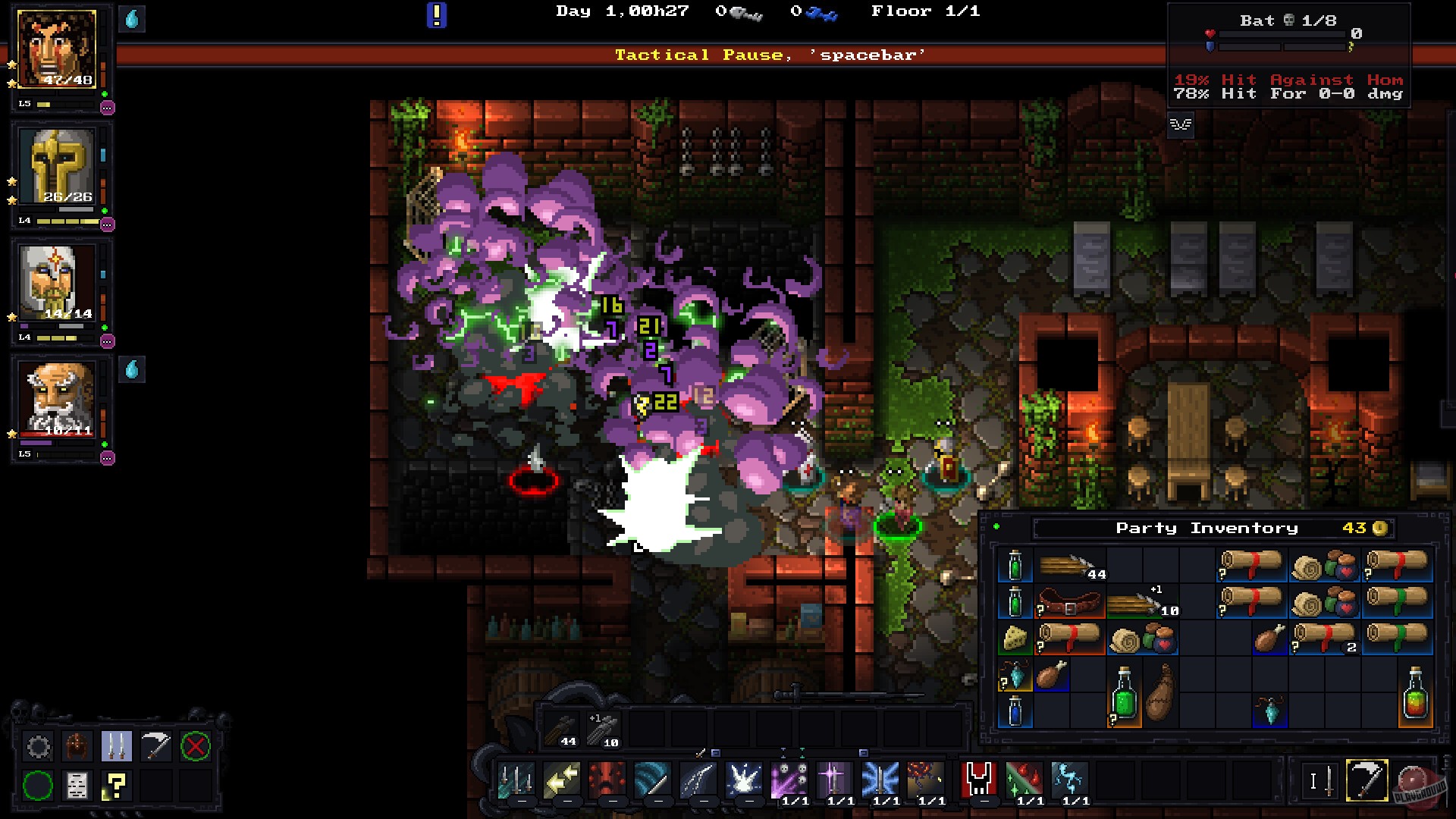Viewport: 1456px width, 819px height.
Task: Expand the '...' menu on the gold helm portrait
Action: 107,223
